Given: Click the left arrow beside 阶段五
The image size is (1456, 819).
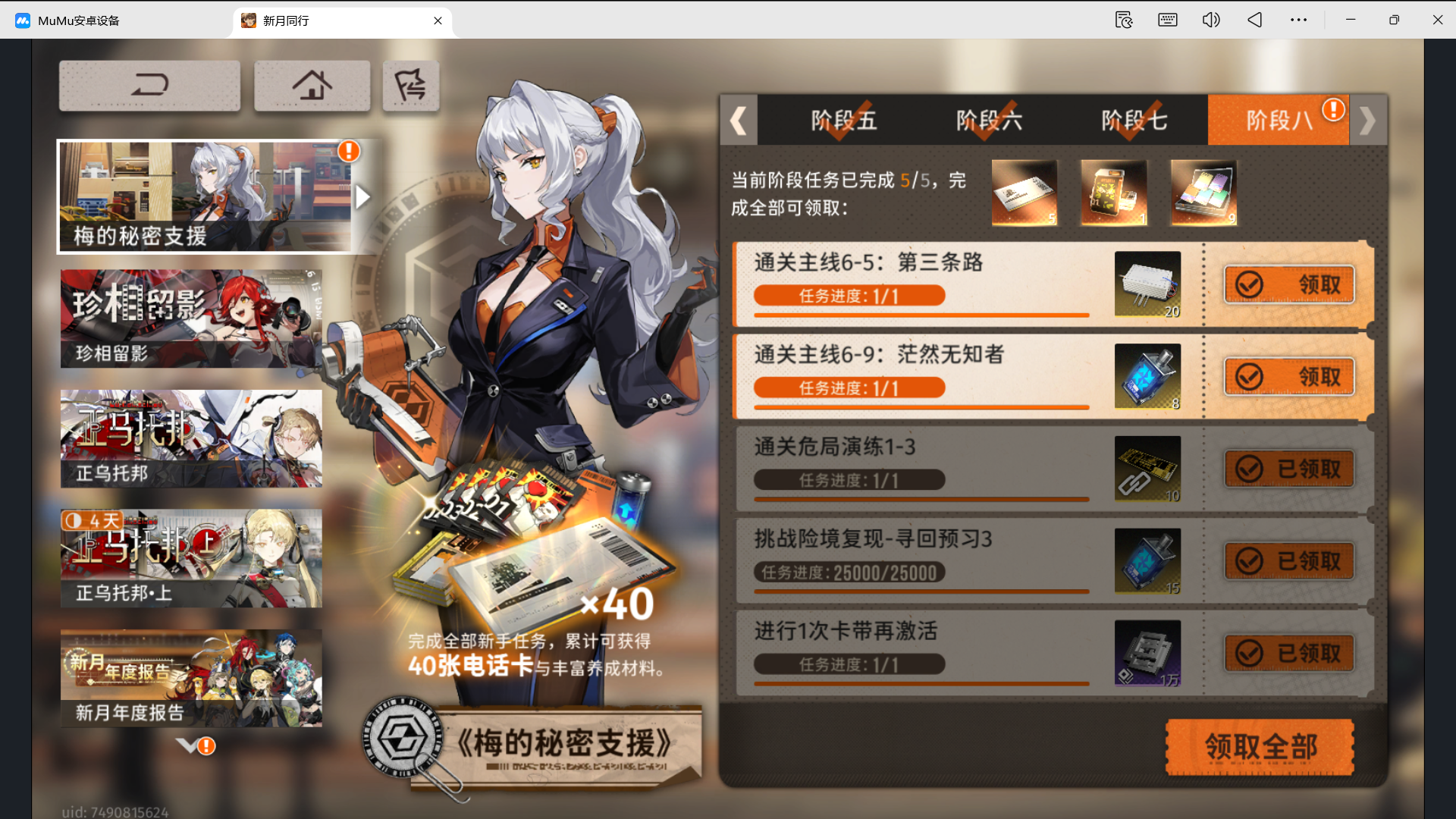Looking at the screenshot, I should tap(739, 120).
